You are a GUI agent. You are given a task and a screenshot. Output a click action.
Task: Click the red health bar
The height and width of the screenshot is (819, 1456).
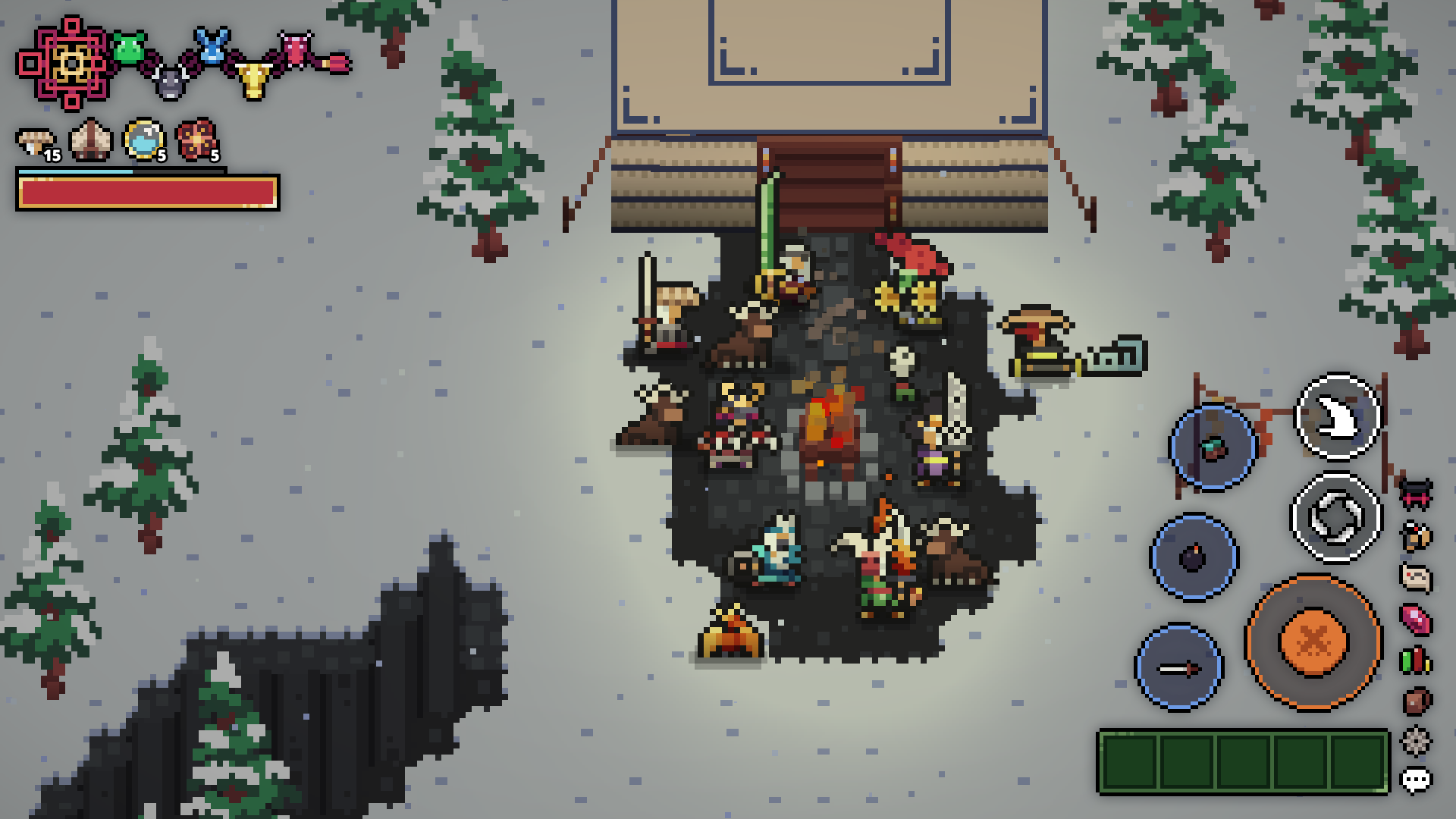point(146,194)
